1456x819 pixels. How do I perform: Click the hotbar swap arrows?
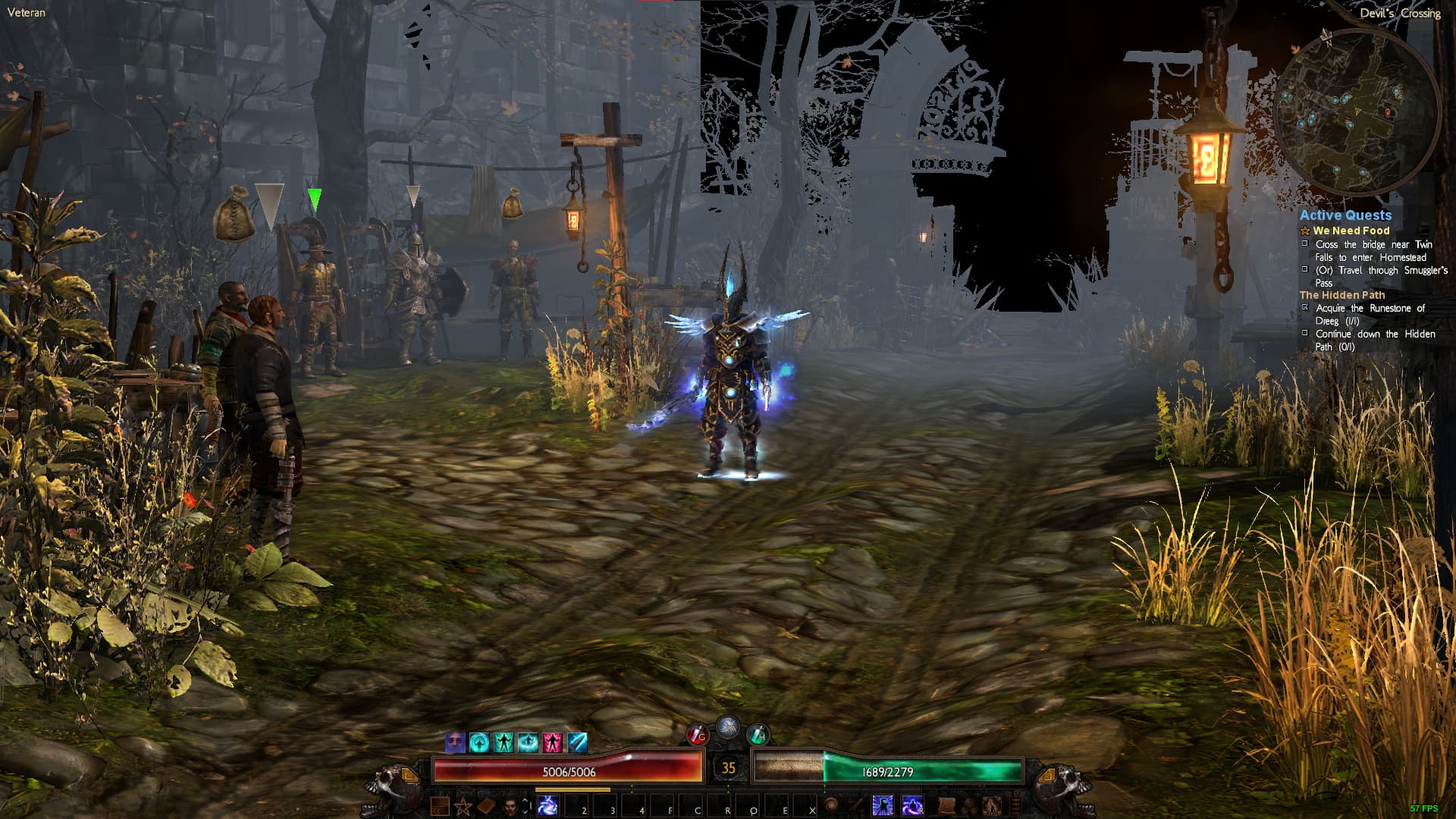(x=525, y=806)
